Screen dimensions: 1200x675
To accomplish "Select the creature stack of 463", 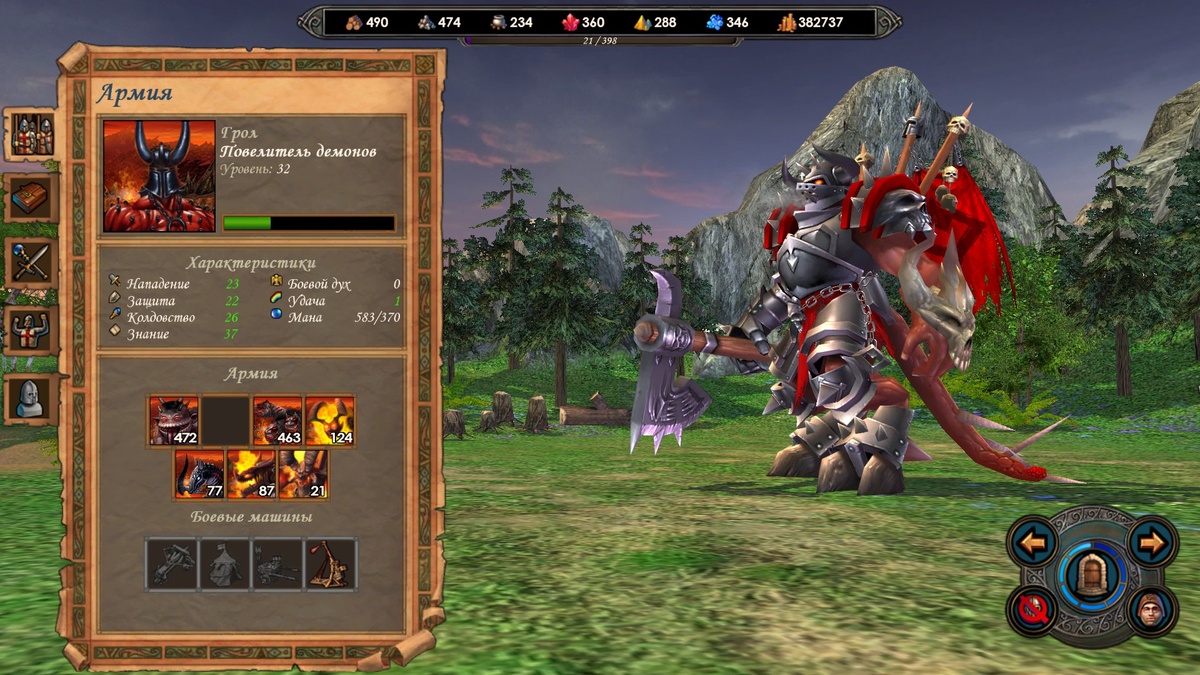I will click(x=277, y=420).
